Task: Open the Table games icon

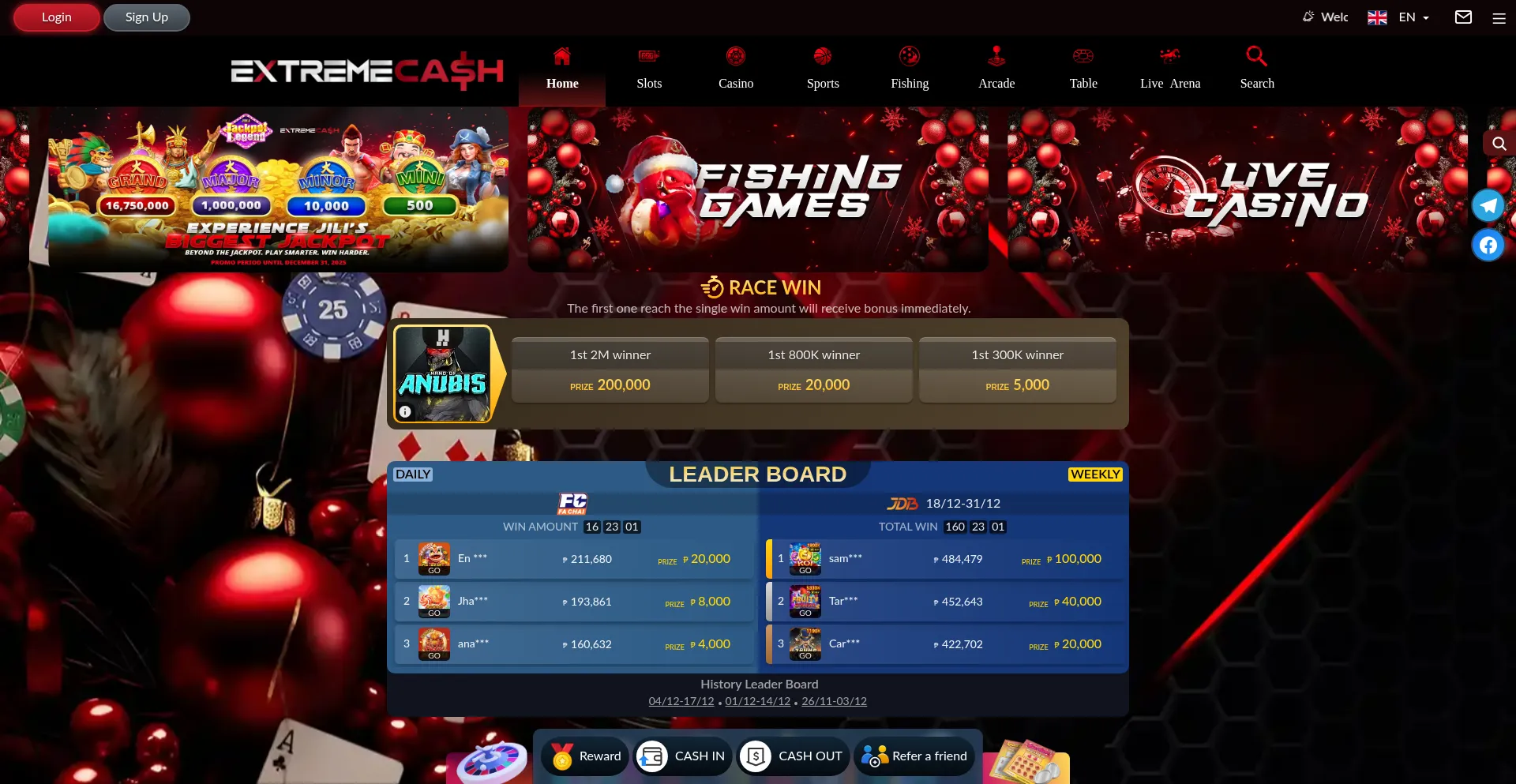Action: (x=1083, y=56)
